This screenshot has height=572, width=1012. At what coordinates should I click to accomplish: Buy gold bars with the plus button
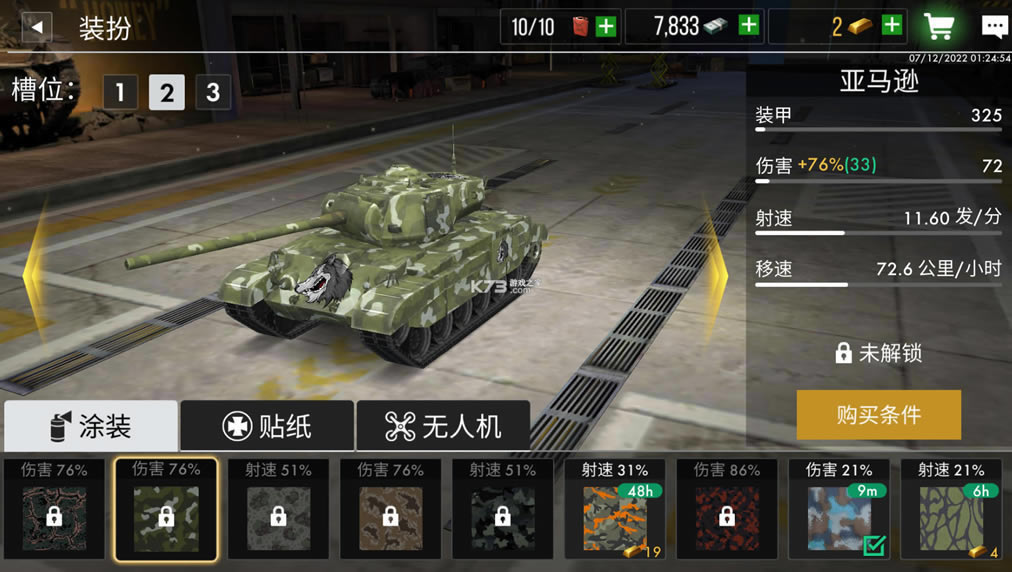tap(892, 26)
